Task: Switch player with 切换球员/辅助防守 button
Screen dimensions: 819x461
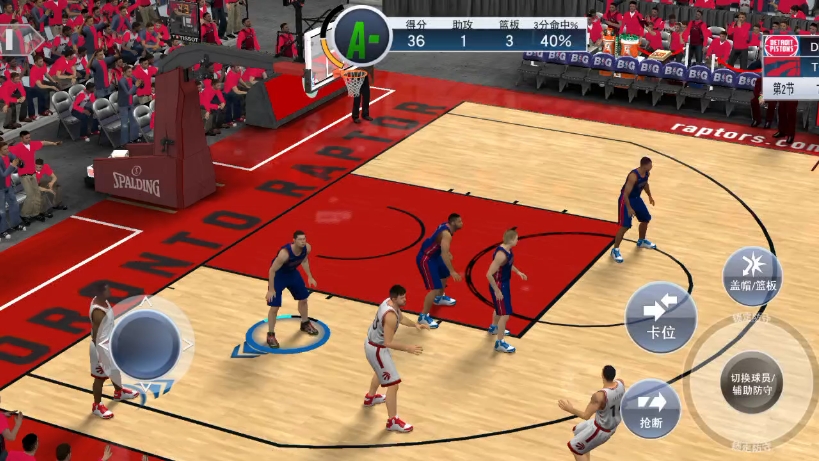Action: click(752, 382)
